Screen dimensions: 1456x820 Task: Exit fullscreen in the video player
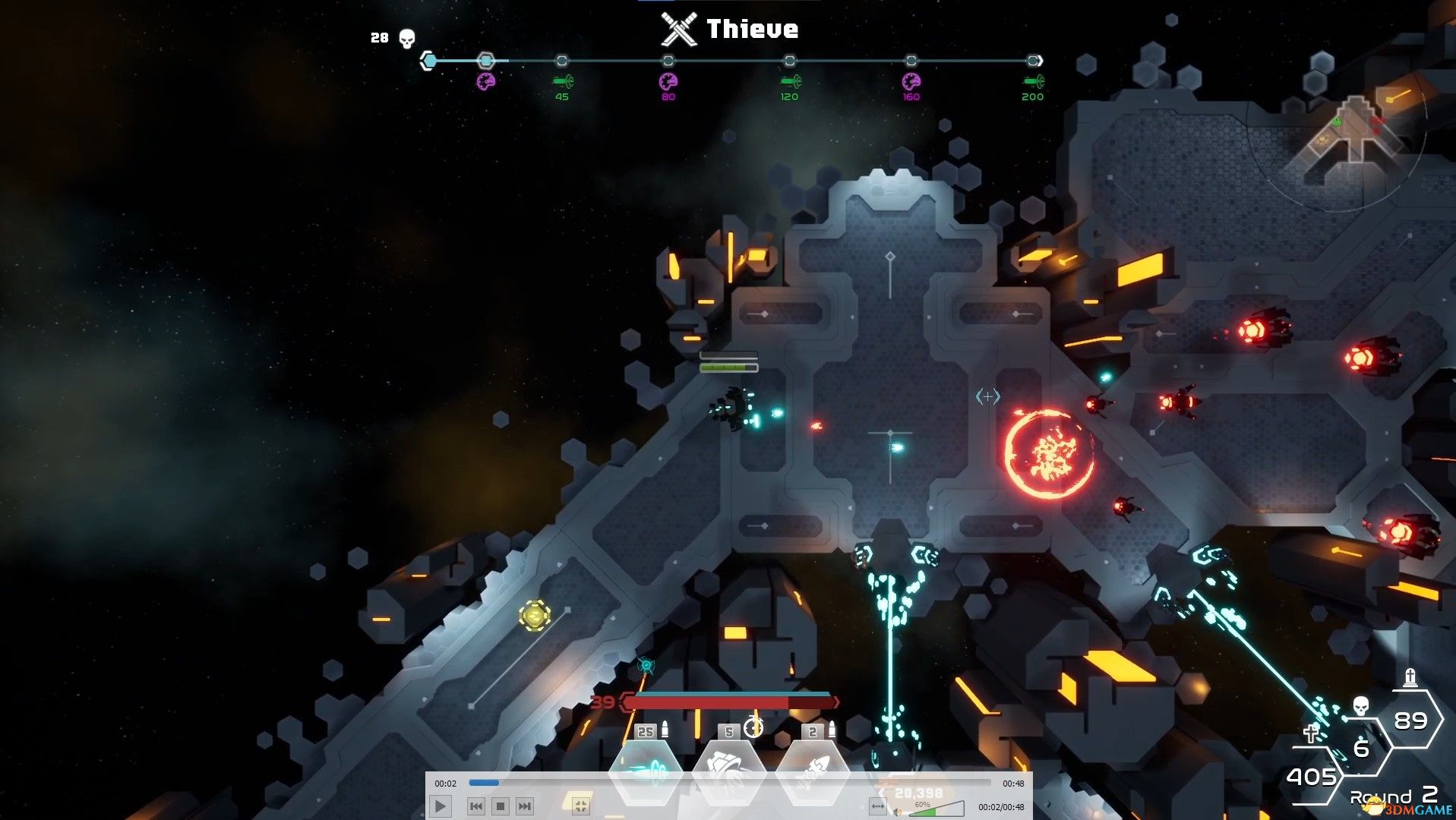[580, 806]
